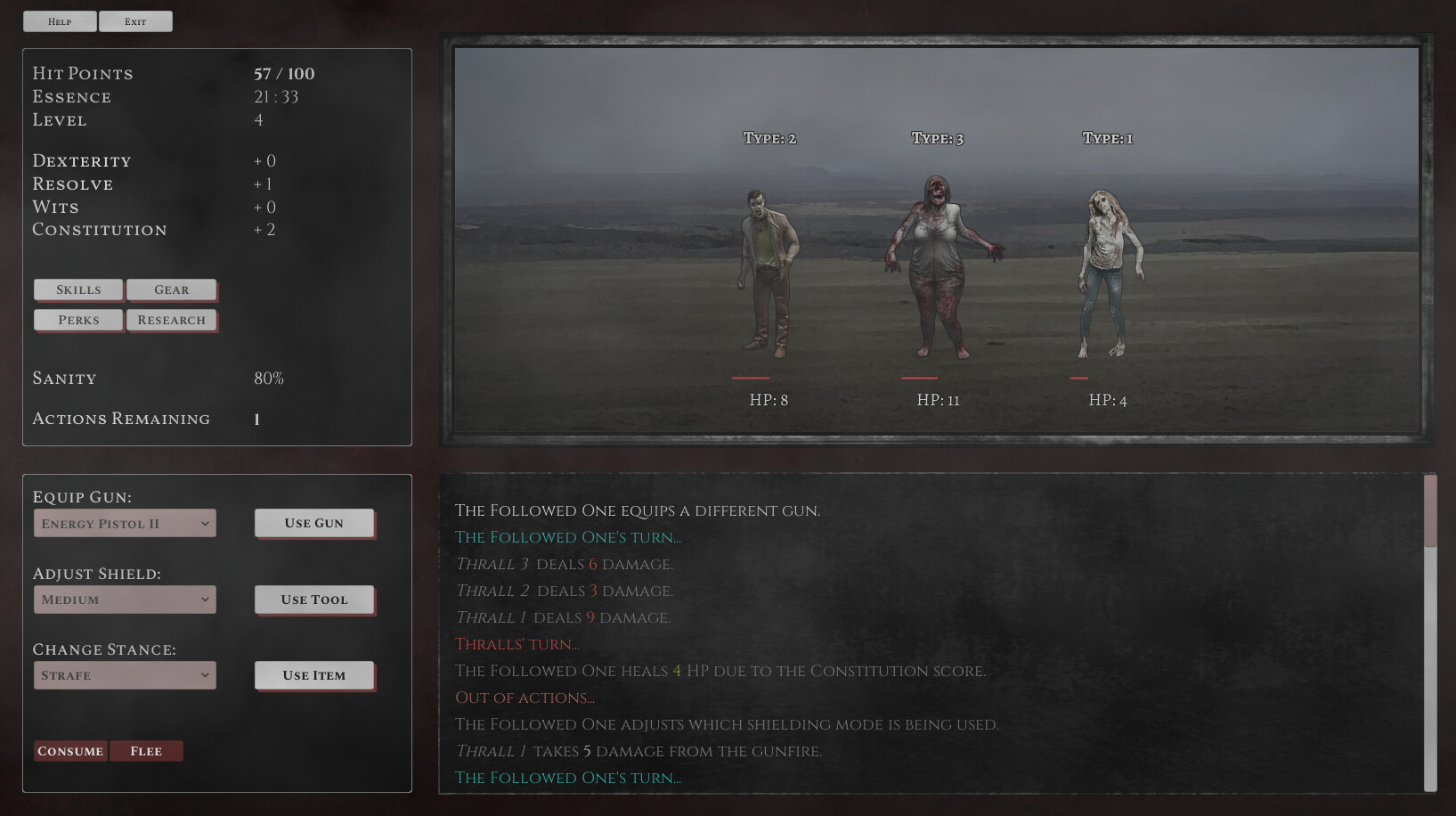
Task: Open the Skills panel
Action: coord(77,289)
